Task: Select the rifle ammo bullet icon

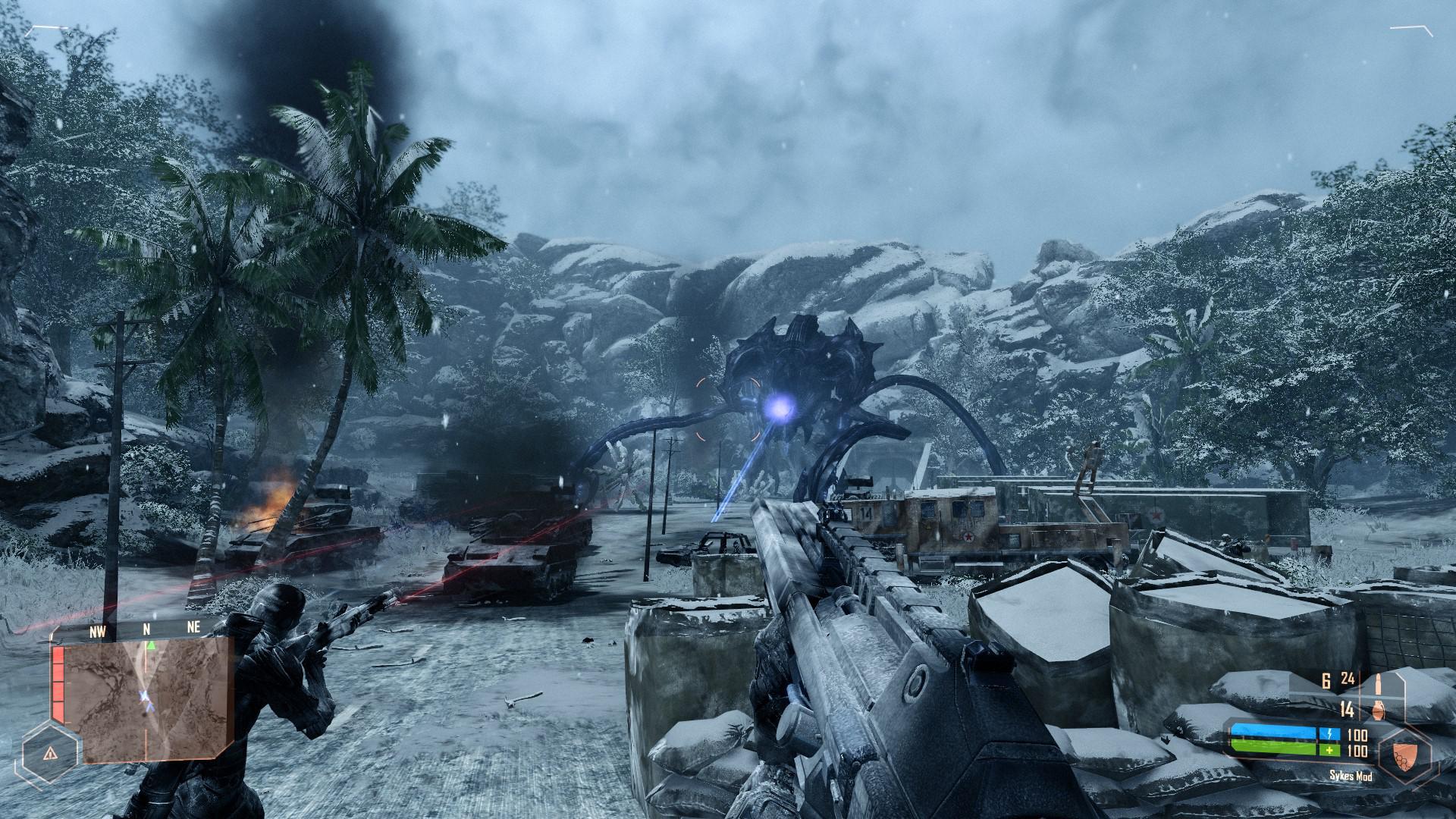Action: (x=1379, y=682)
